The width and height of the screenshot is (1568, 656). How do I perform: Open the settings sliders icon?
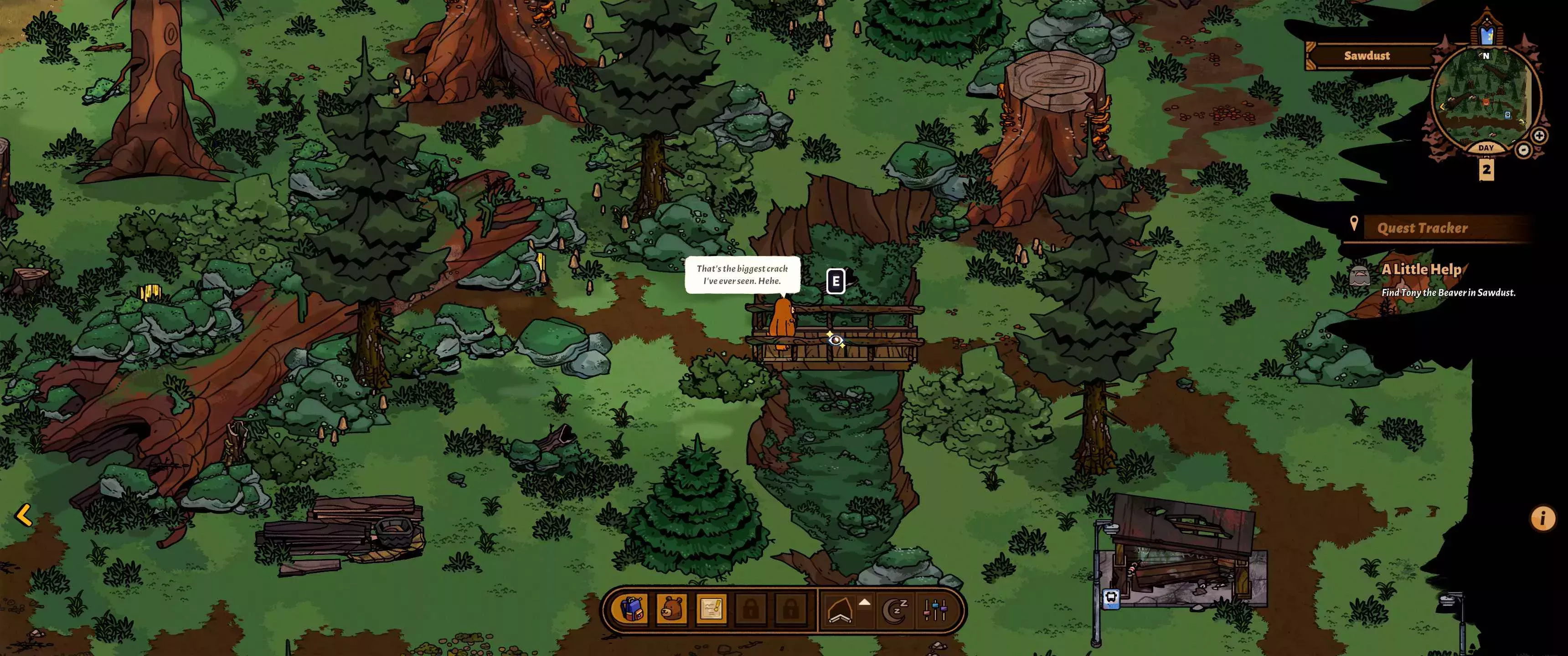click(x=935, y=610)
